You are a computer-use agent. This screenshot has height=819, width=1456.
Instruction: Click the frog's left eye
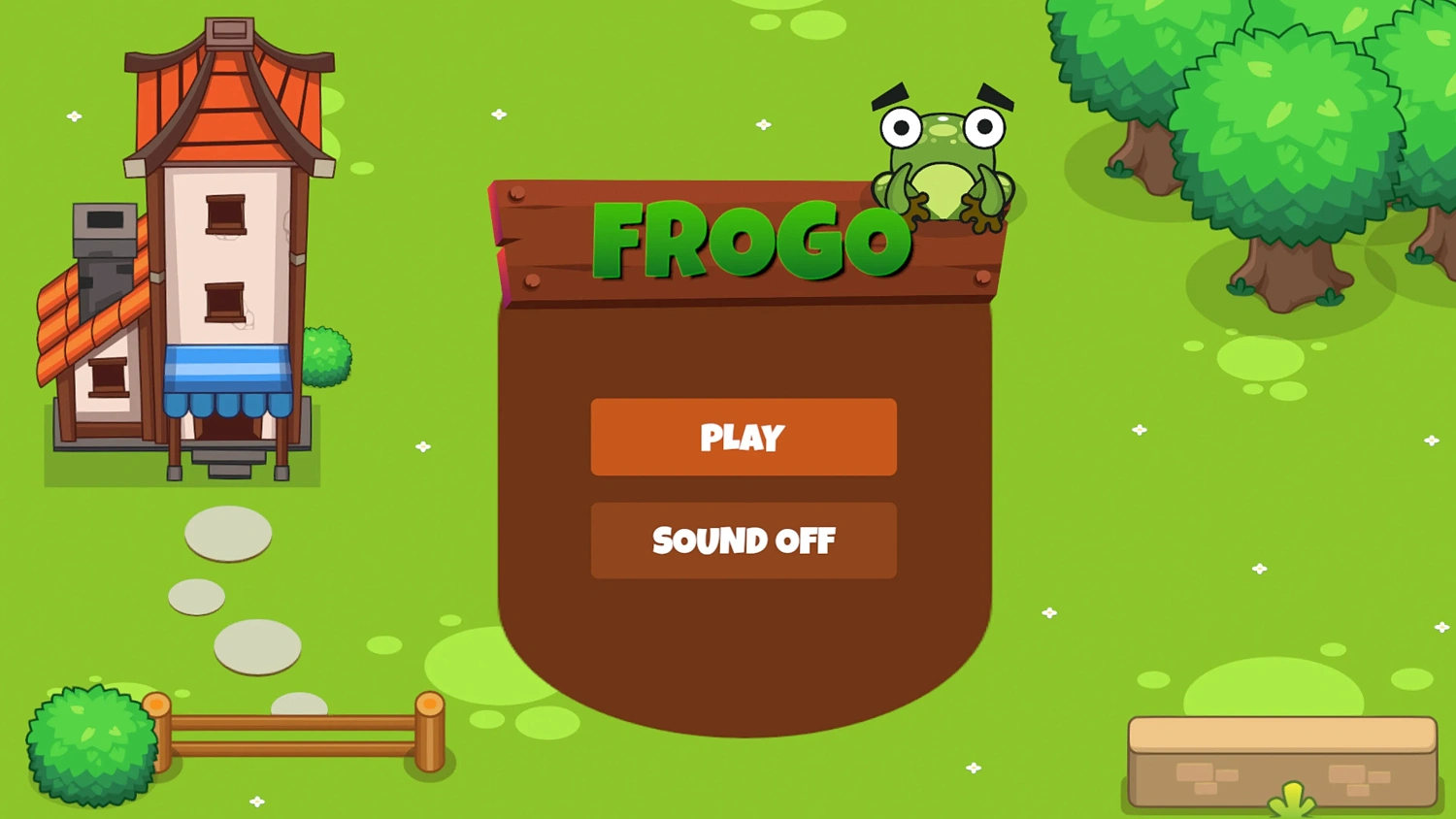[903, 126]
